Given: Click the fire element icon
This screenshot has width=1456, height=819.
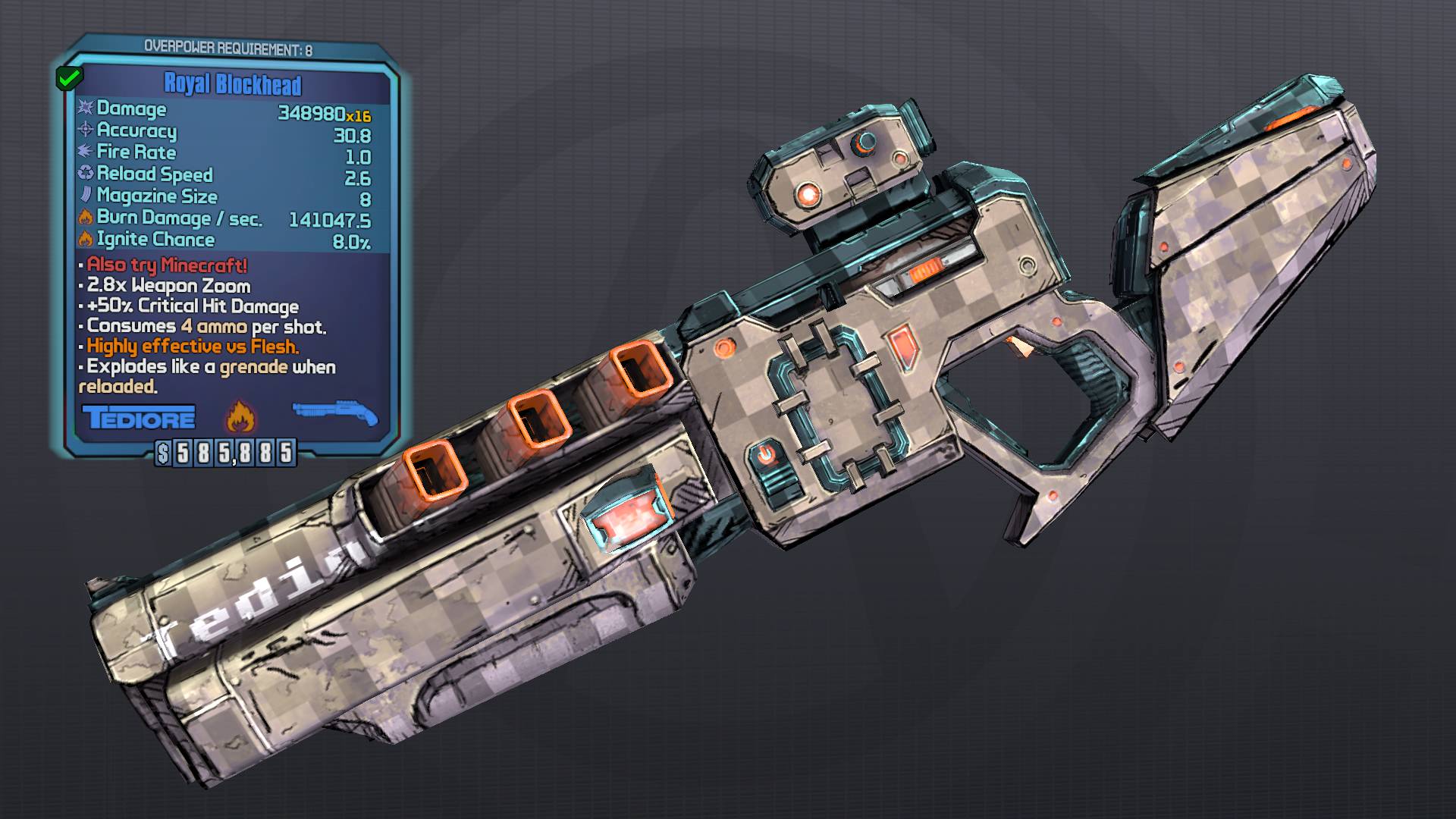Looking at the screenshot, I should point(241,417).
